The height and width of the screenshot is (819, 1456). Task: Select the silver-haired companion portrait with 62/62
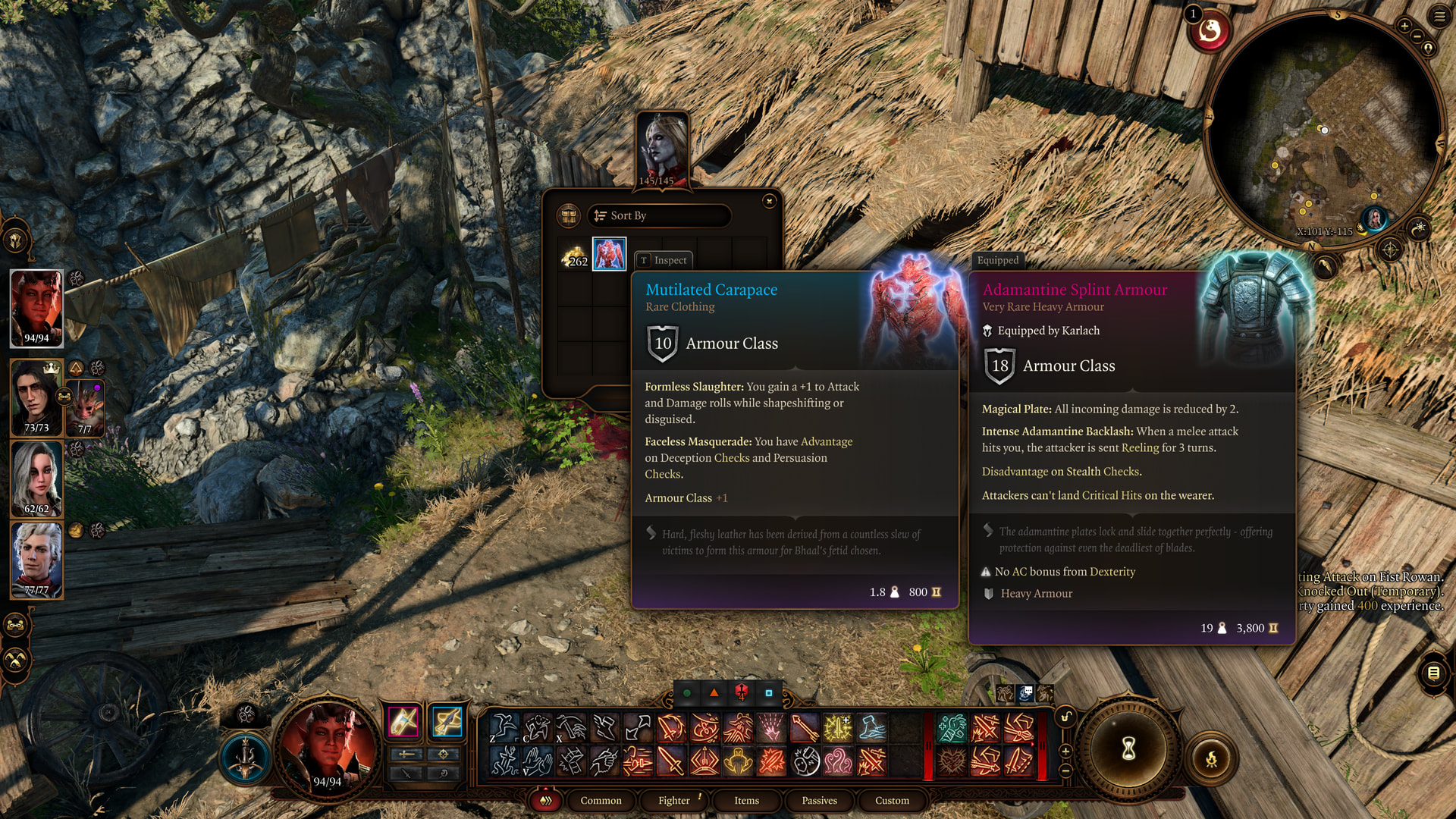(x=36, y=478)
